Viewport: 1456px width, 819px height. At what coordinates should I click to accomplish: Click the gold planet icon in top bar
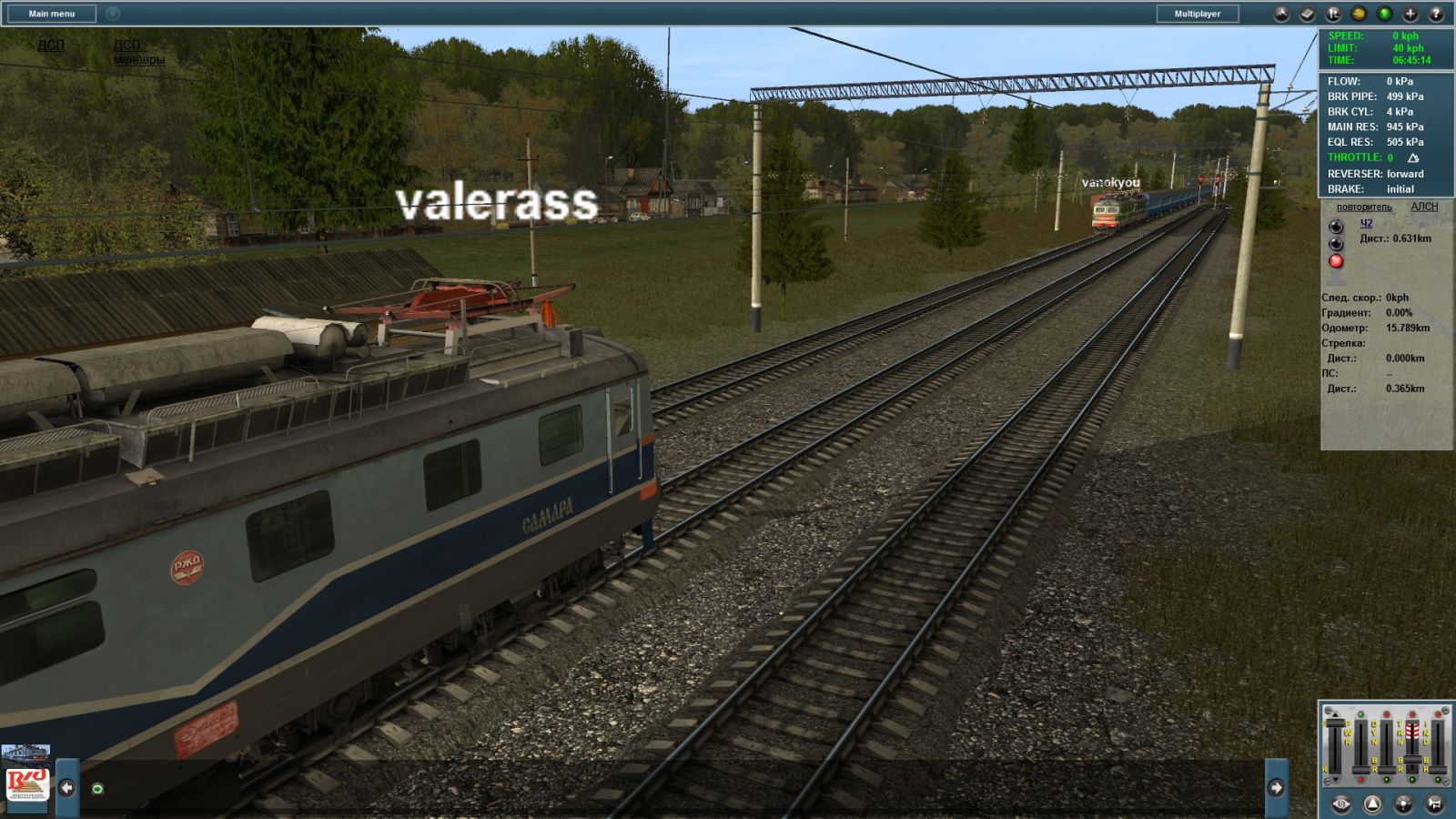coord(1359,14)
